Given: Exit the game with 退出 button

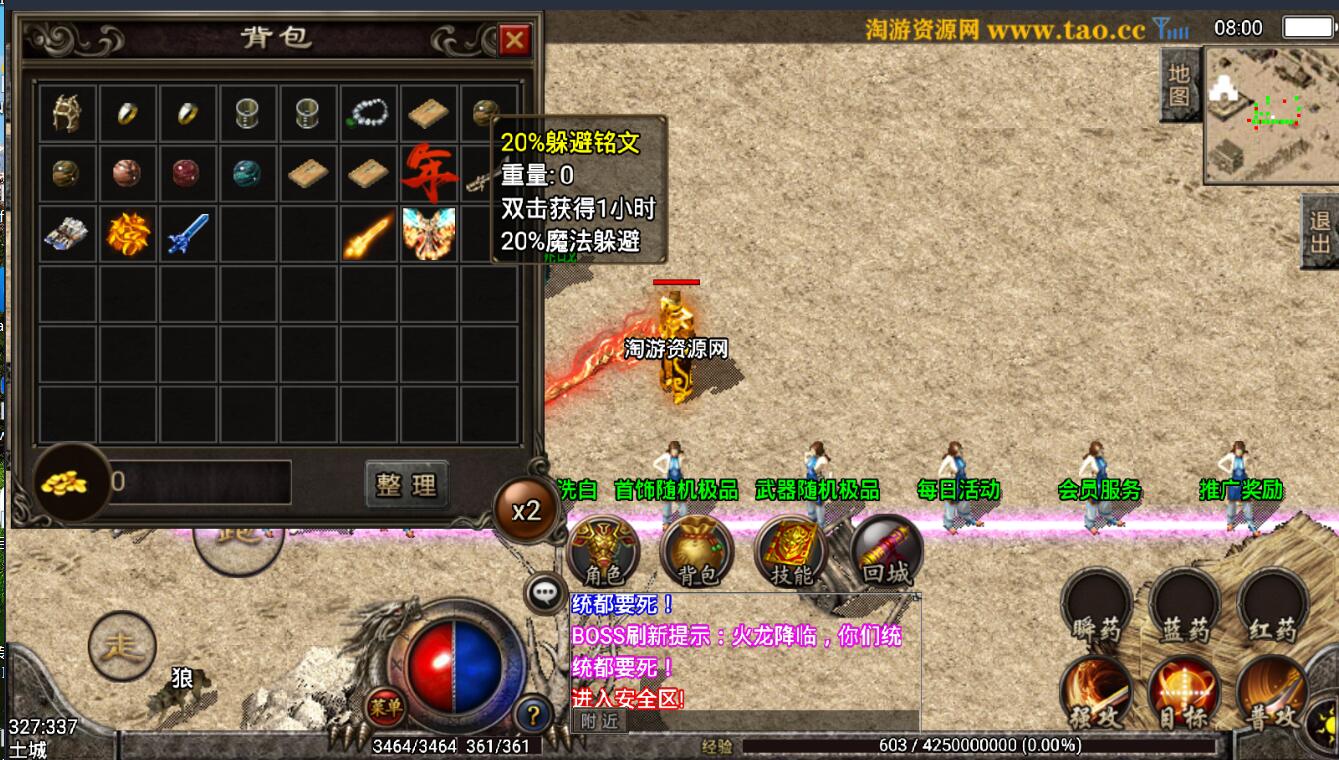Looking at the screenshot, I should (1320, 232).
